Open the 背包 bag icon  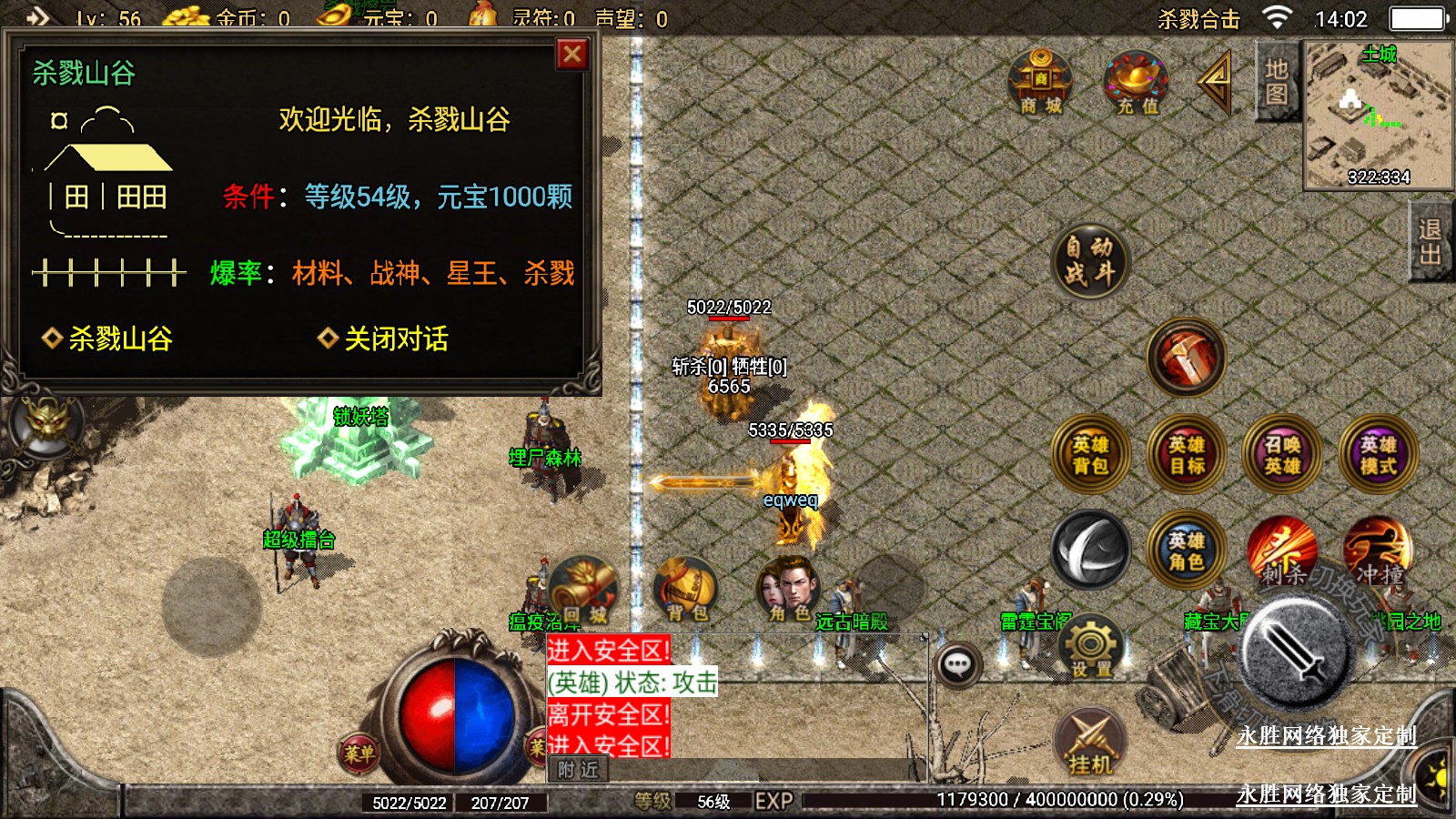(x=686, y=590)
